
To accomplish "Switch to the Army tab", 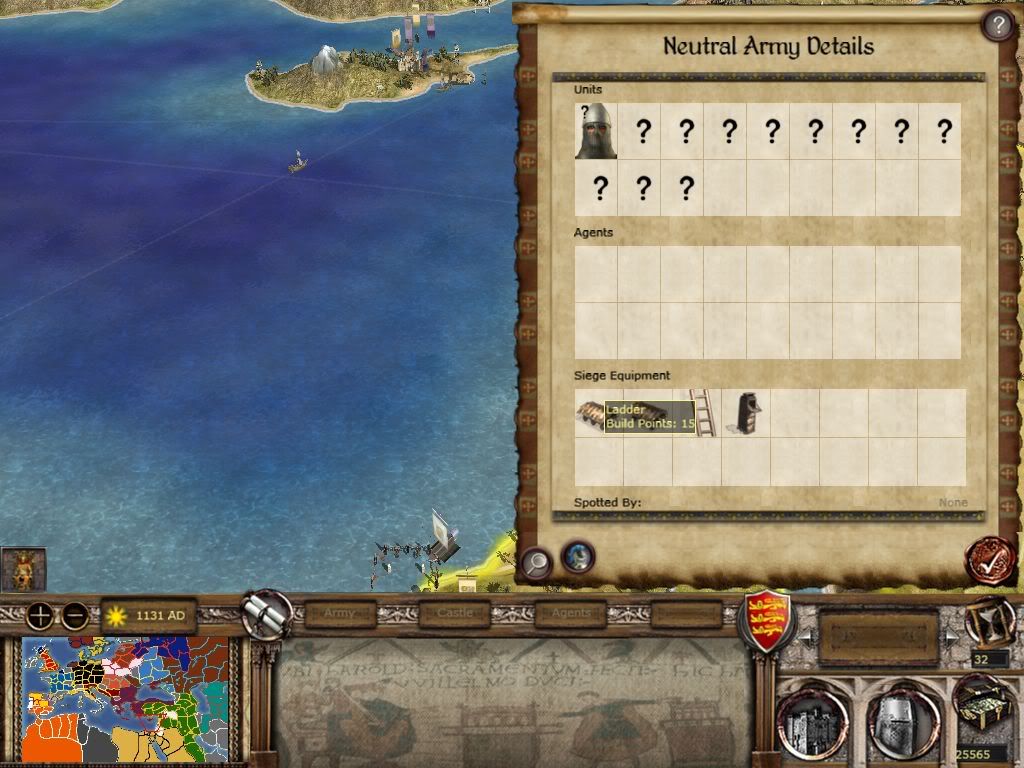I will click(340, 613).
